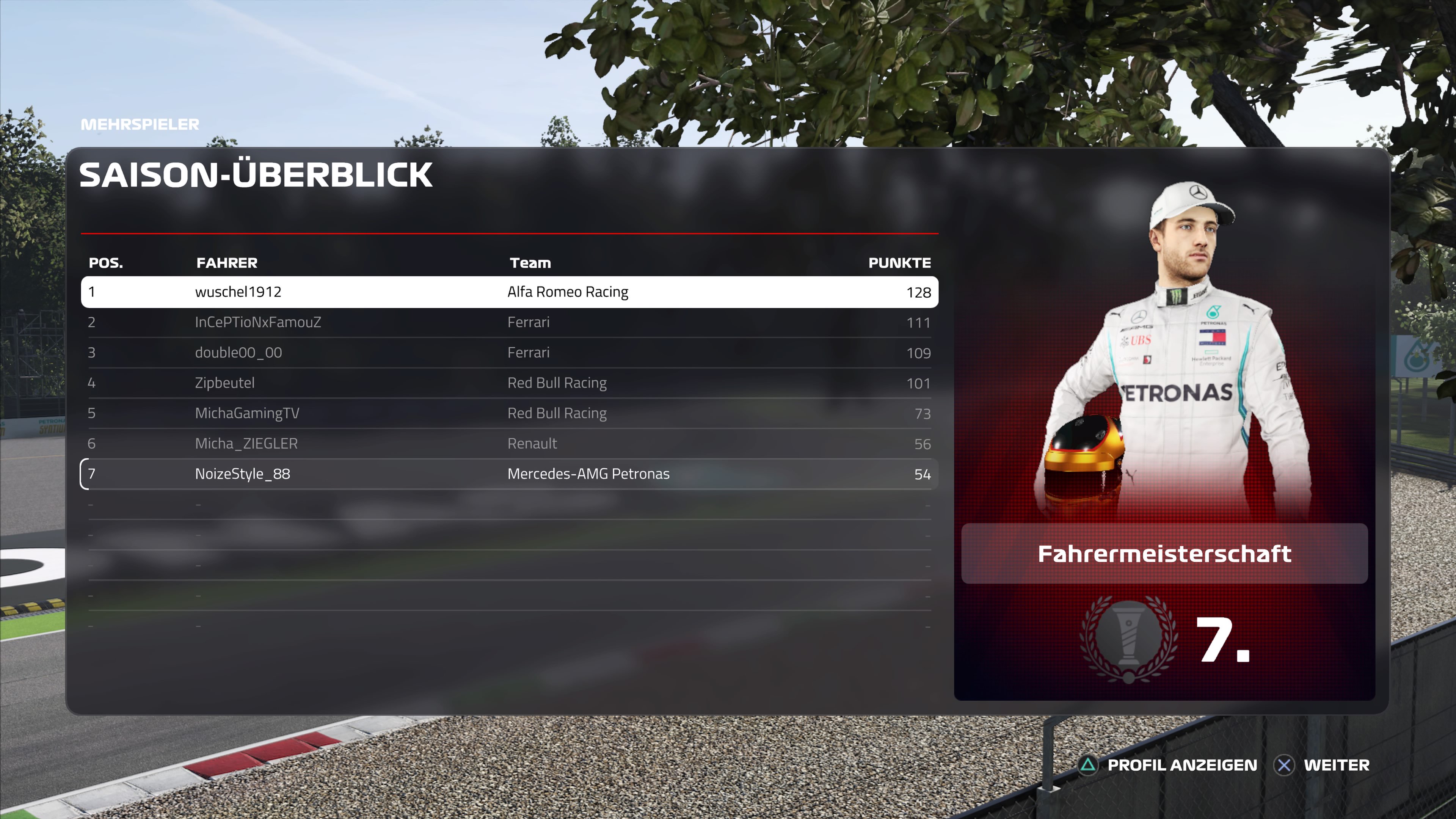Viewport: 1456px width, 819px height.
Task: Select Micha_ZIEGLER's Renault entry
Action: [x=509, y=444]
